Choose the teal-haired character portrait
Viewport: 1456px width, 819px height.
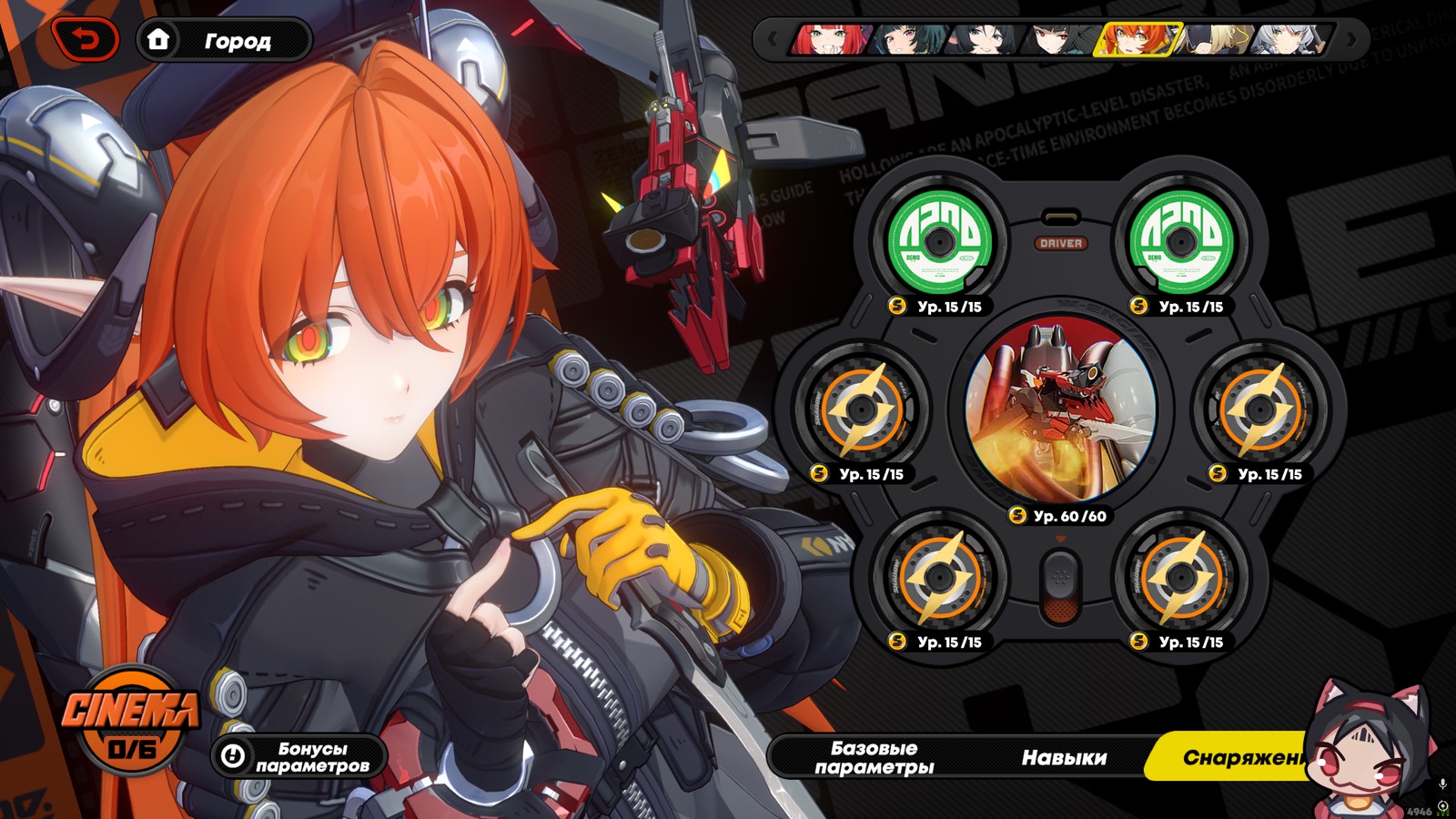905,40
